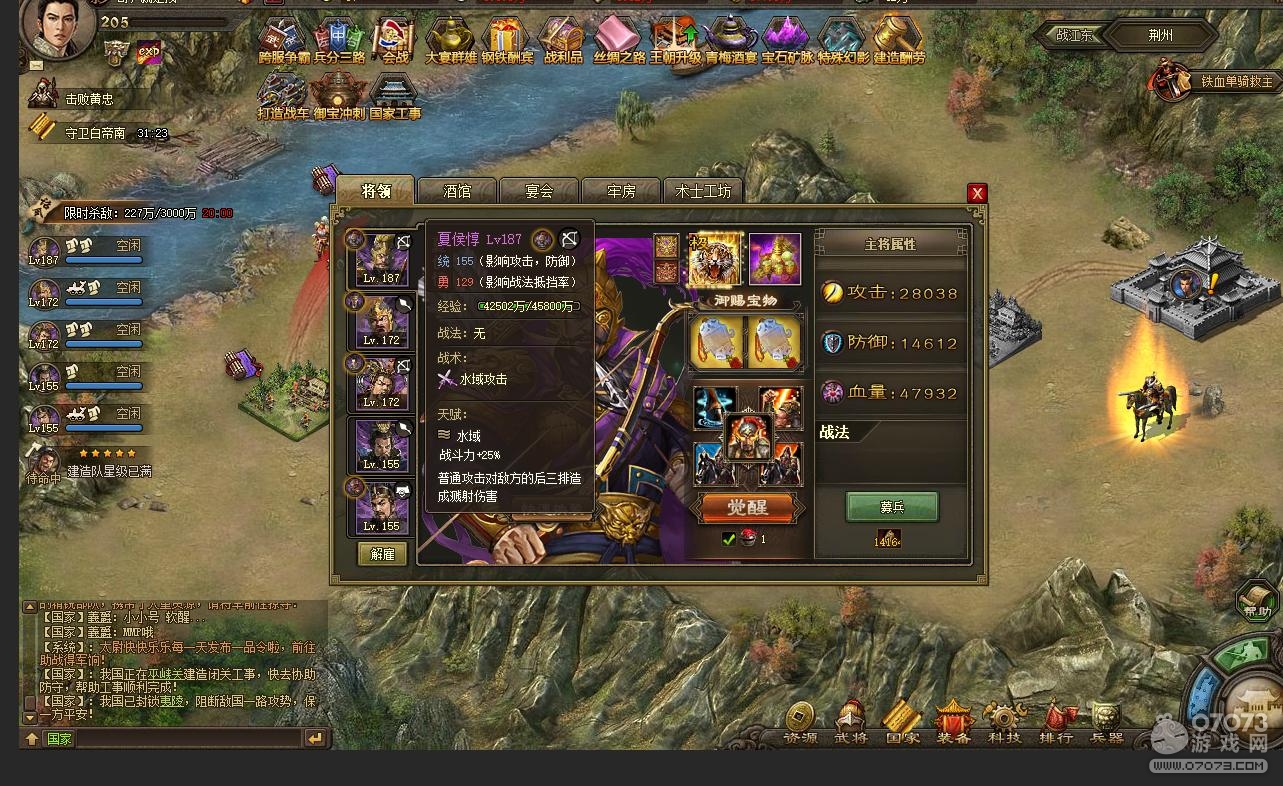Screen dimensions: 1283x786
Task: Select the 荆州 region button
Action: (x=1160, y=35)
